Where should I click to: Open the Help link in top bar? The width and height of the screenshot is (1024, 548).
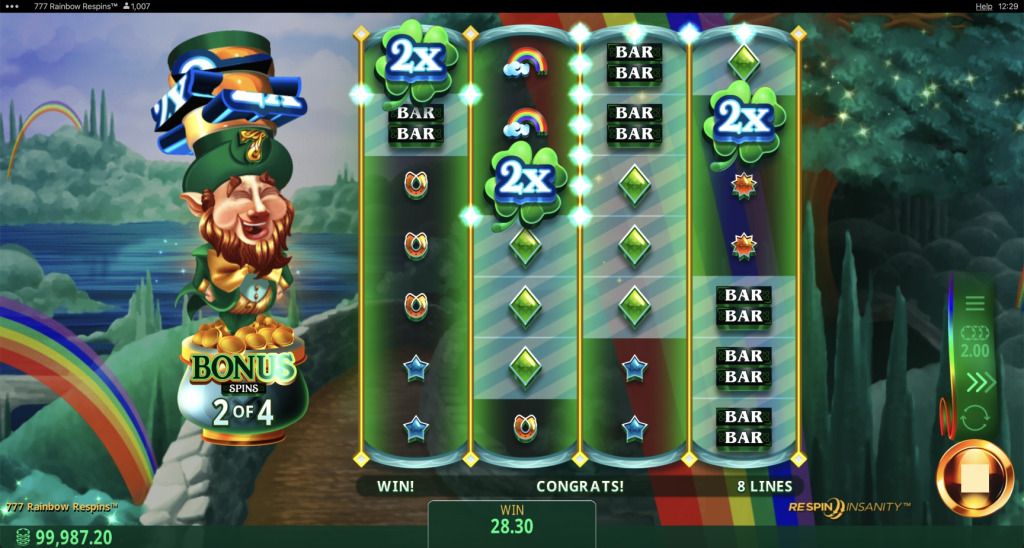click(983, 6)
